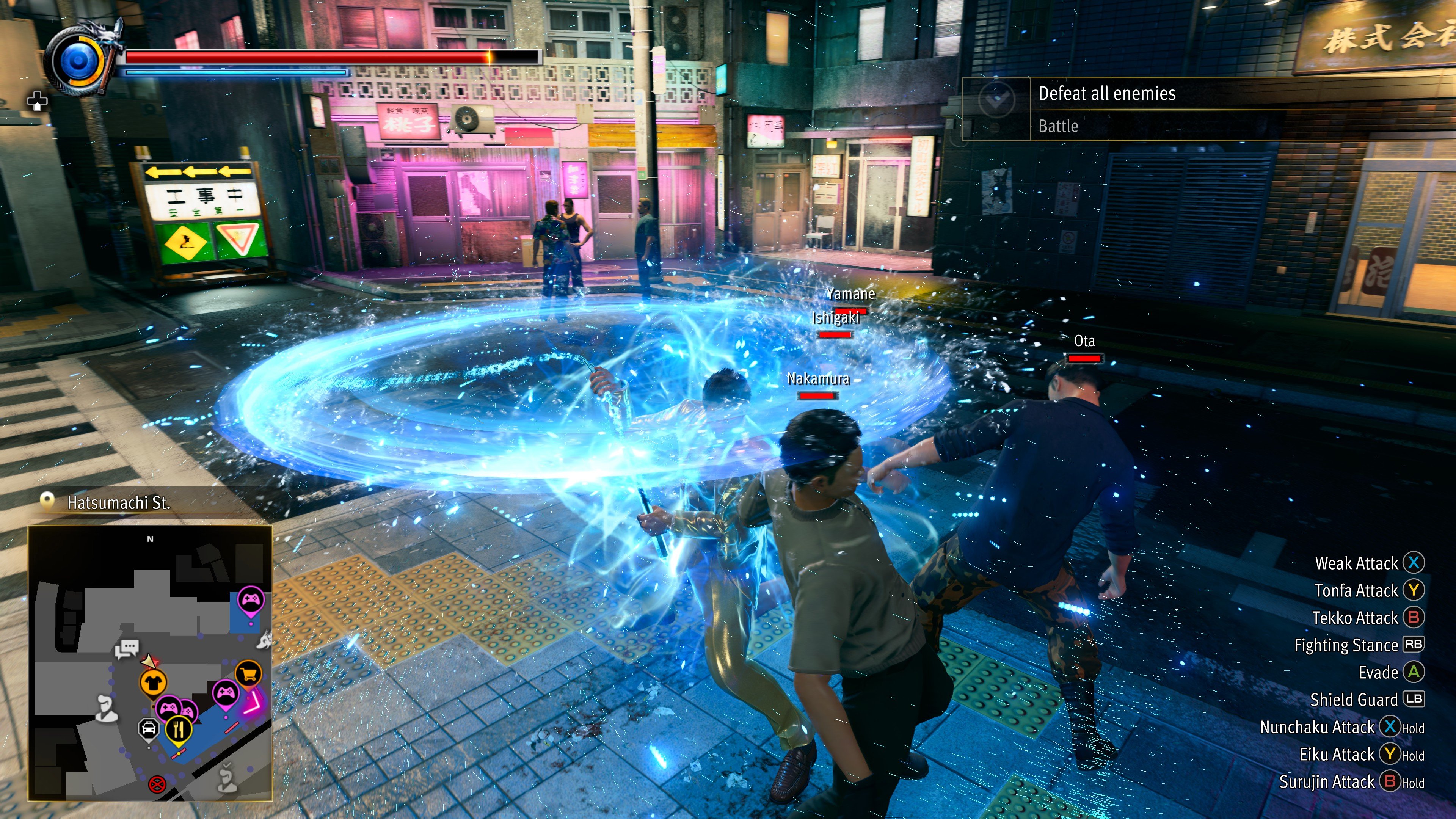Choose the yellow fork-and-knife restaurant marker
The height and width of the screenshot is (819, 1456).
179,730
